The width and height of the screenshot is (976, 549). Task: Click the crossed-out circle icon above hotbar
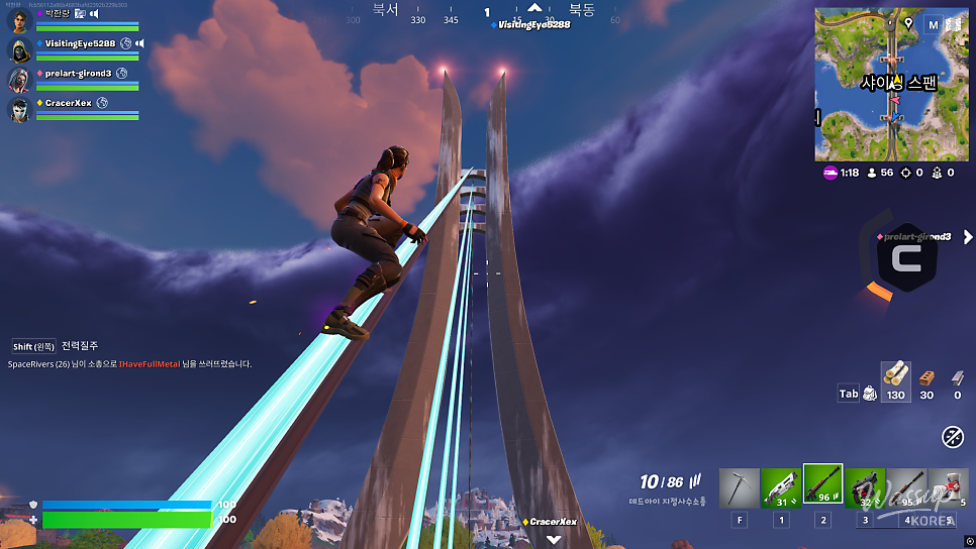tap(952, 437)
